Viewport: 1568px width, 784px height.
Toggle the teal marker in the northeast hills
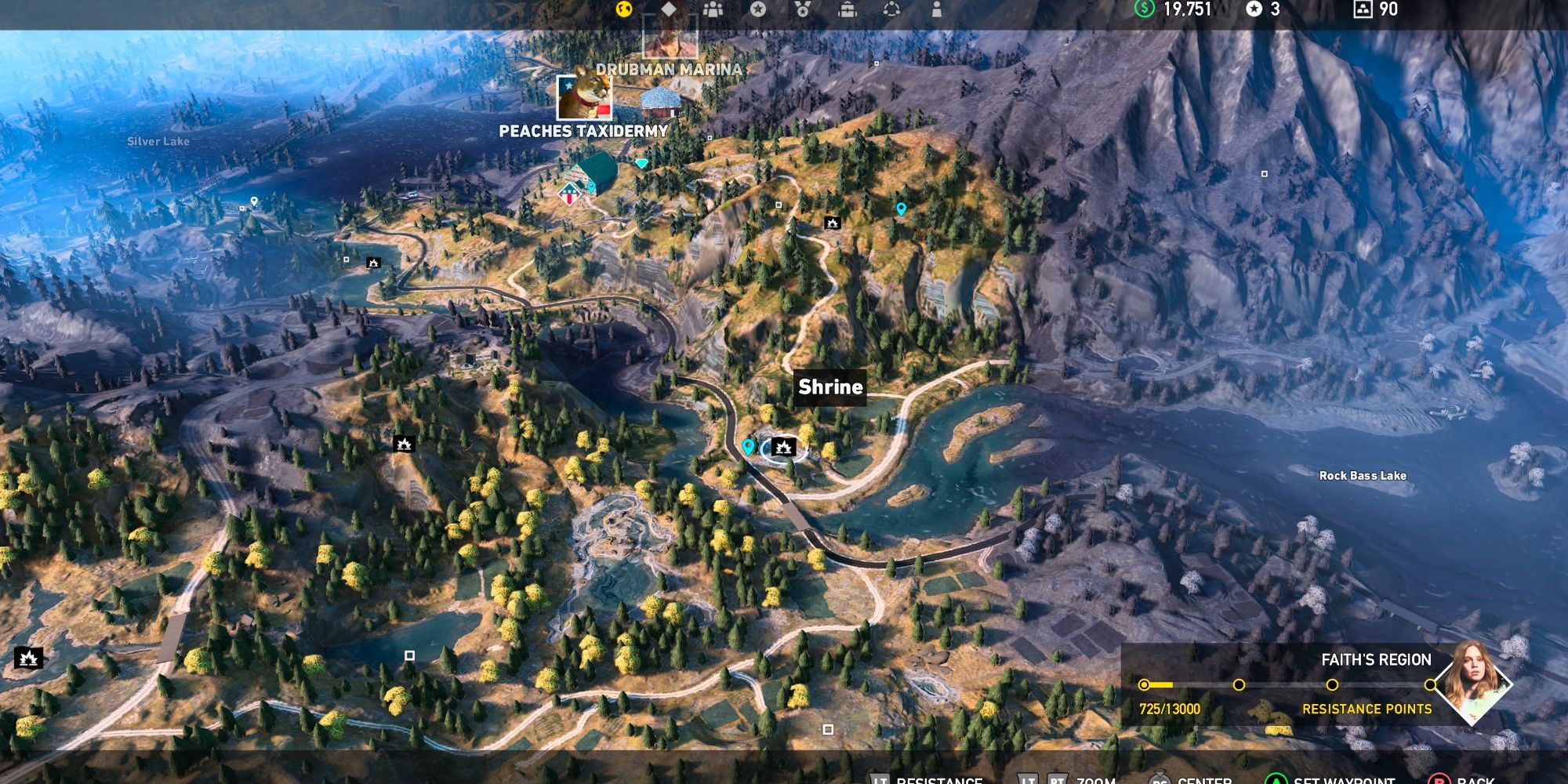pyautogui.click(x=902, y=208)
